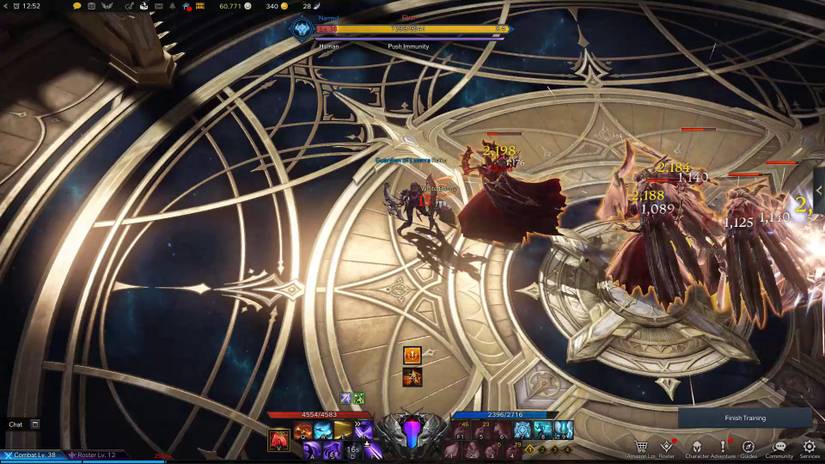Select the first glowing battle item slot

coord(521,429)
